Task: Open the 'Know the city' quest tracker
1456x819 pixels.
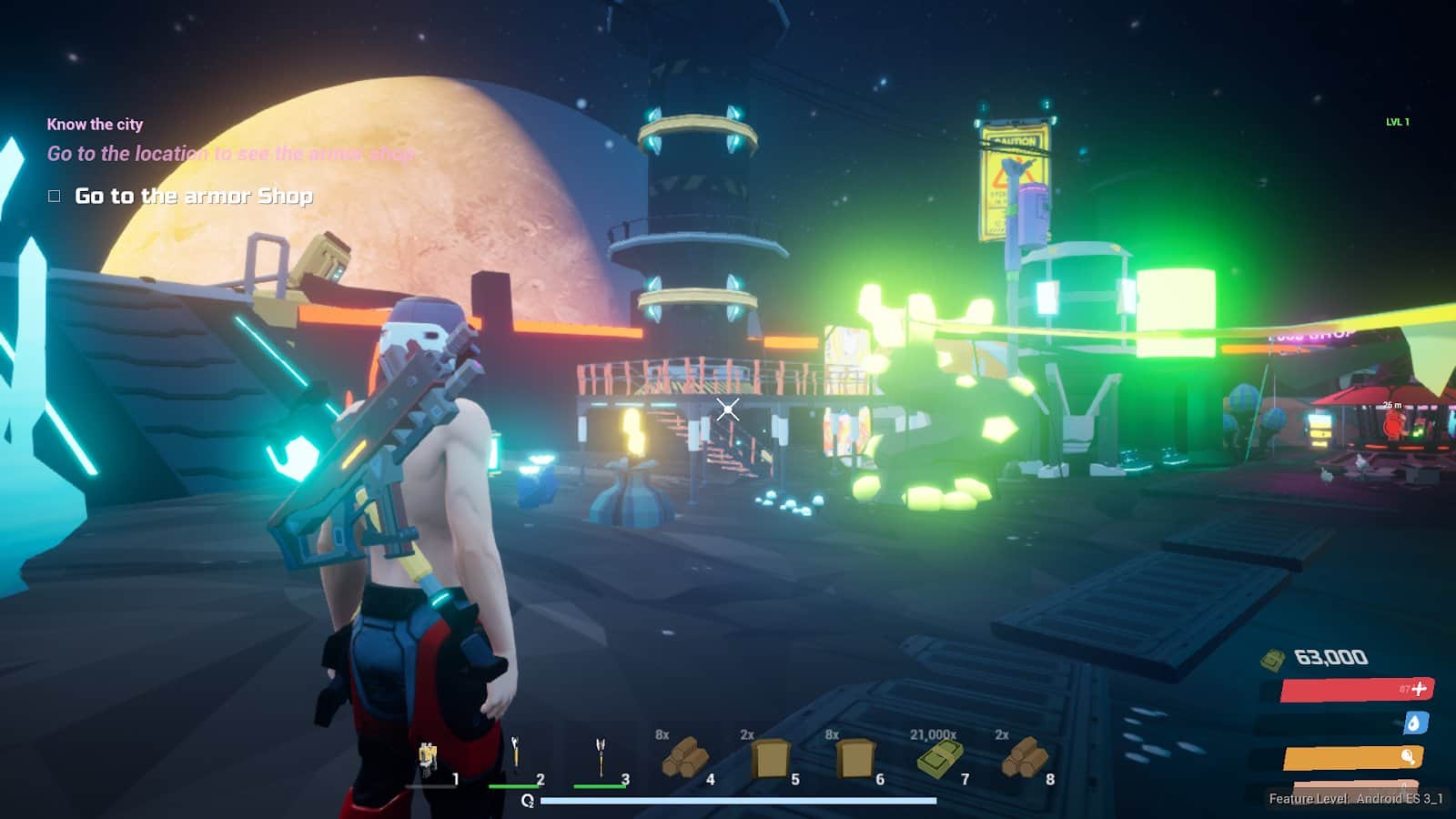Action: point(95,125)
